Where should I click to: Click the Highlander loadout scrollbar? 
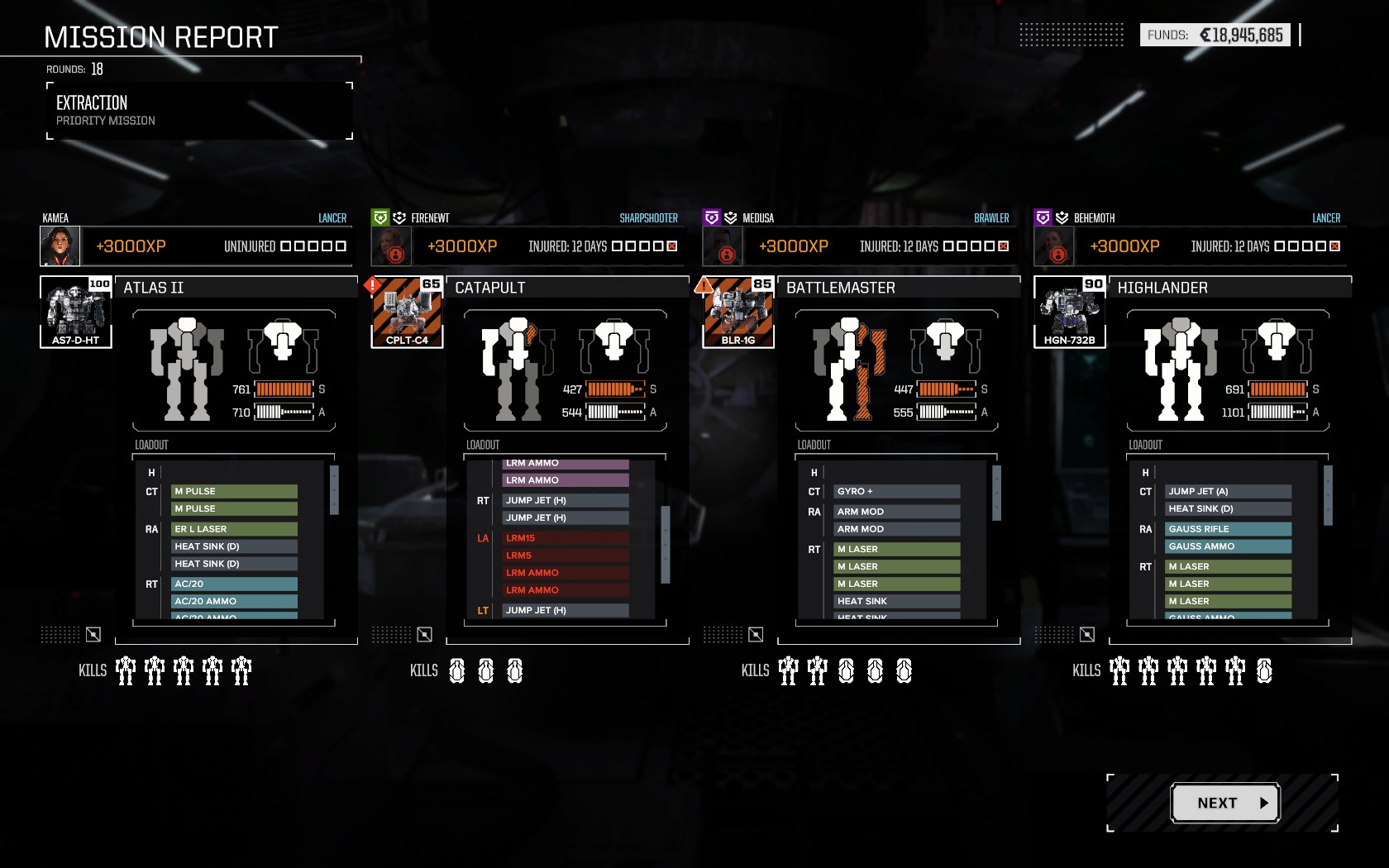point(1328,494)
